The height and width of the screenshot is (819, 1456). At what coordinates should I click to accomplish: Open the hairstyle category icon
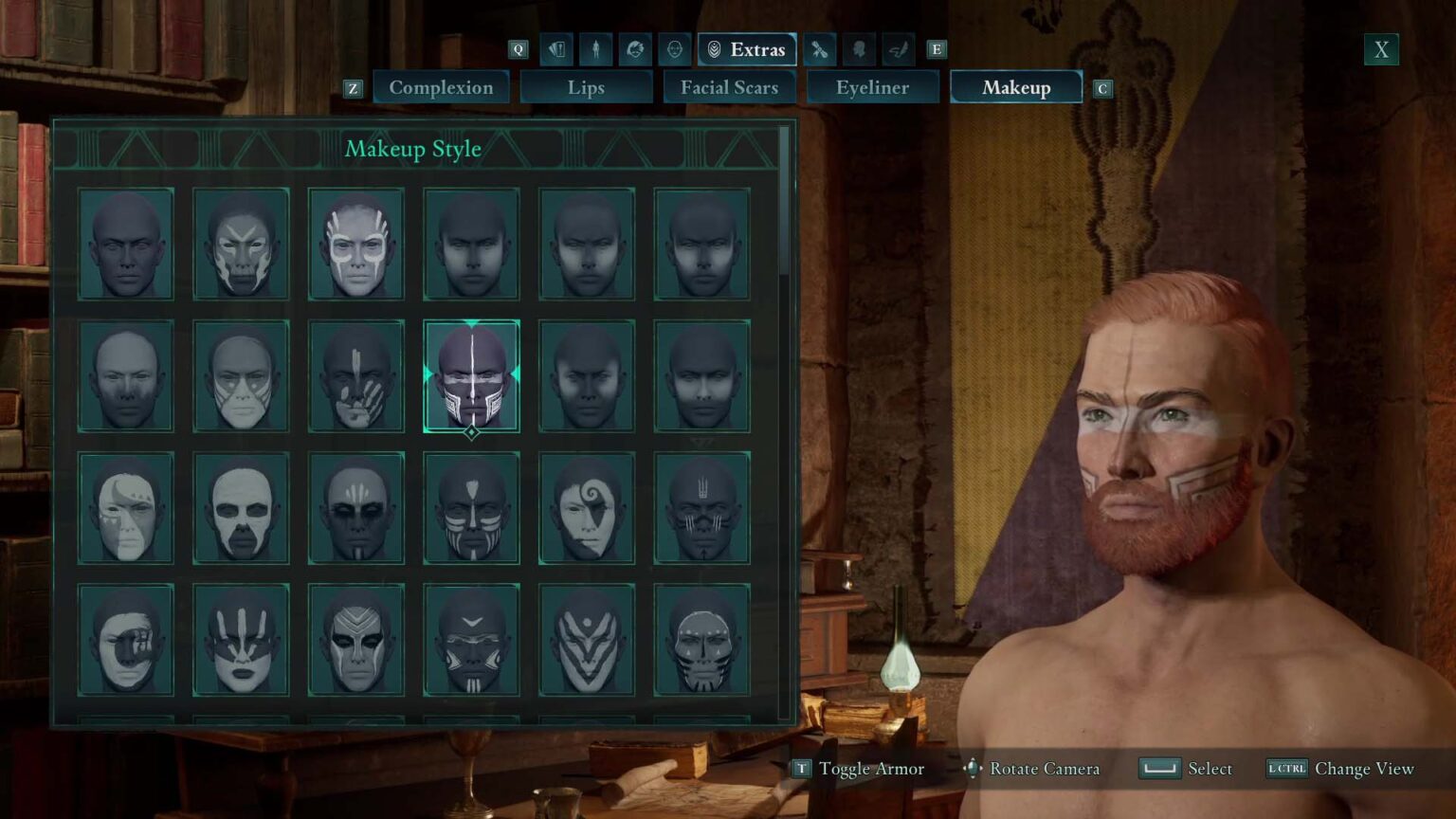[637, 49]
